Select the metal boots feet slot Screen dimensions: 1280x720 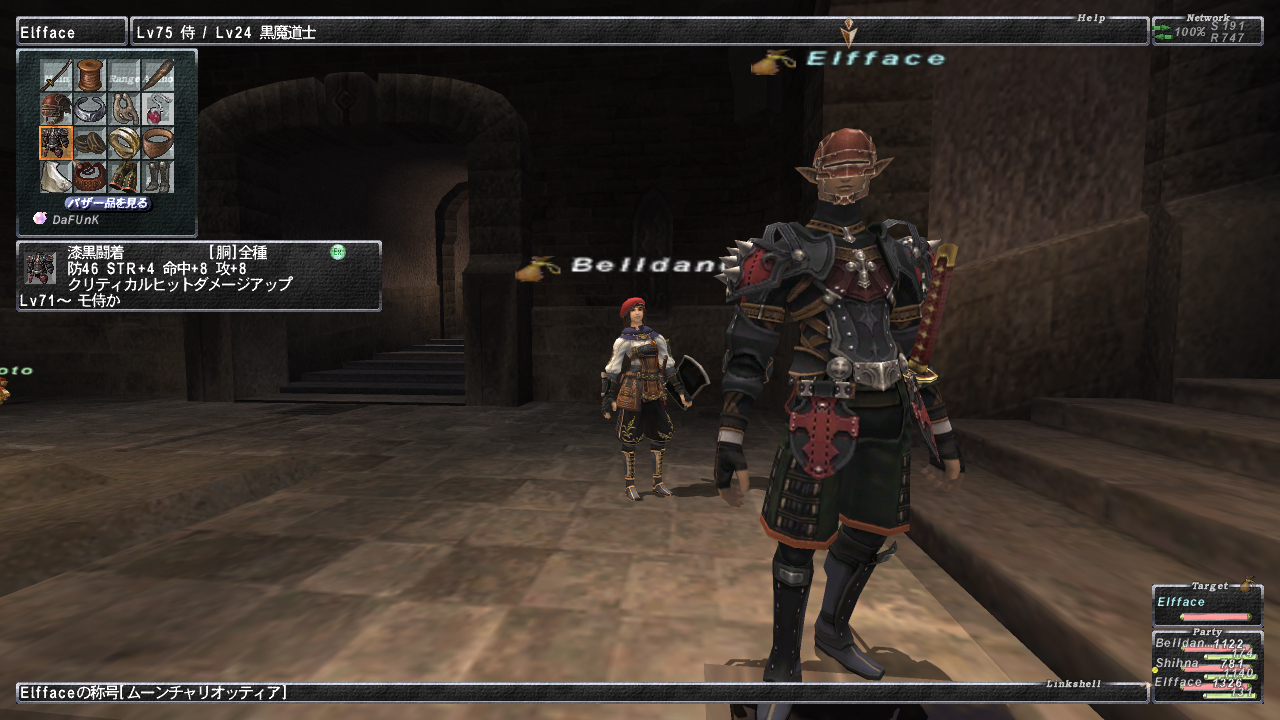(158, 177)
